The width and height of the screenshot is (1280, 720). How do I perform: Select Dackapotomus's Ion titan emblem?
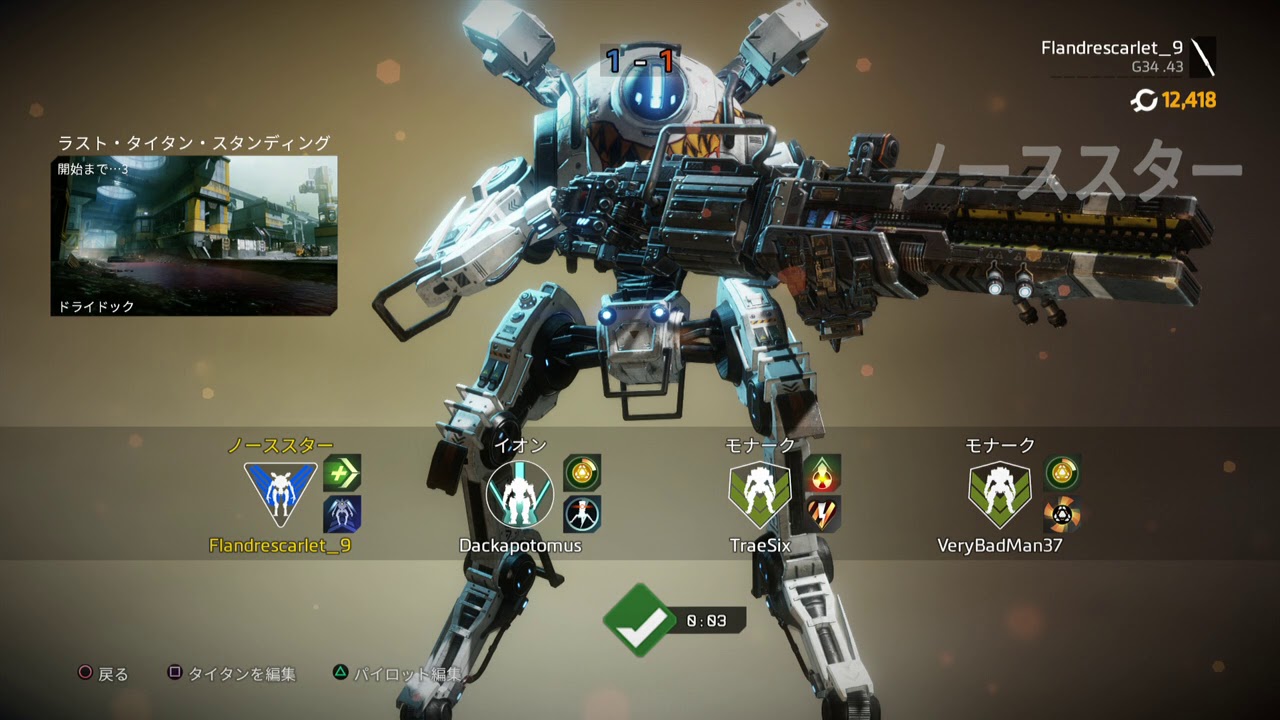tap(519, 494)
